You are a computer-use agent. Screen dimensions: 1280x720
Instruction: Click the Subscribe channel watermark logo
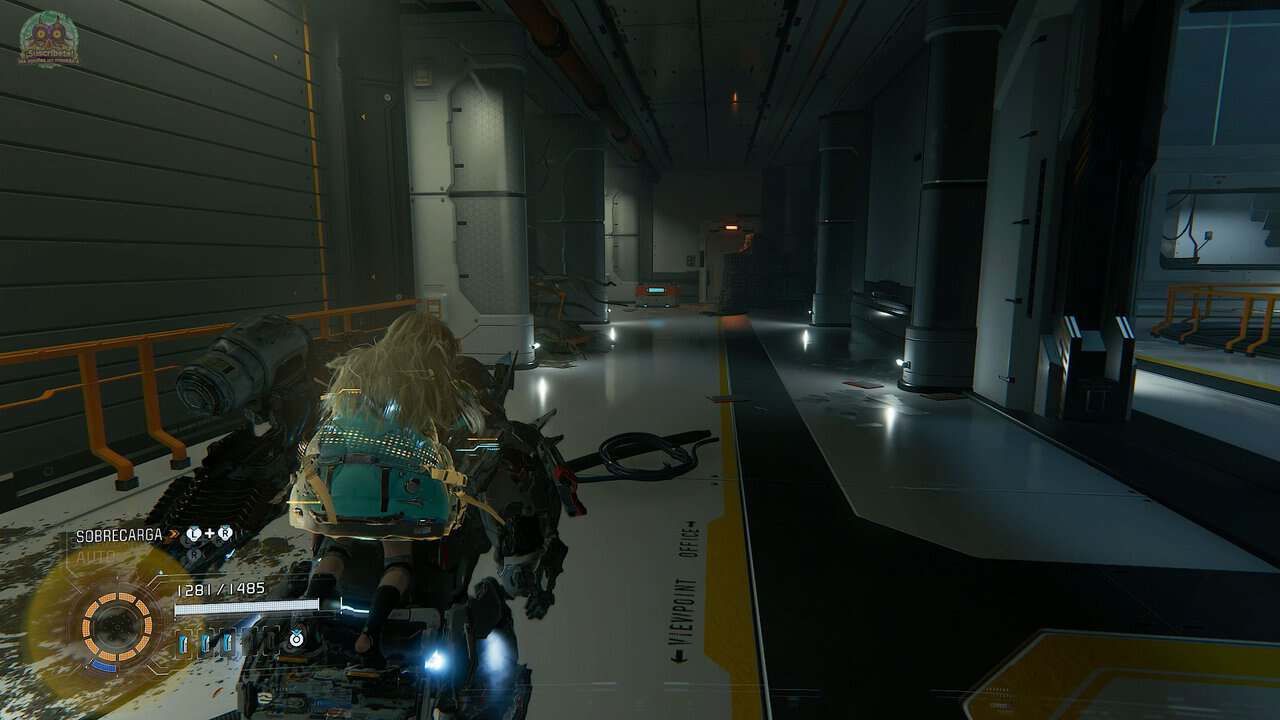pyautogui.click(x=48, y=40)
